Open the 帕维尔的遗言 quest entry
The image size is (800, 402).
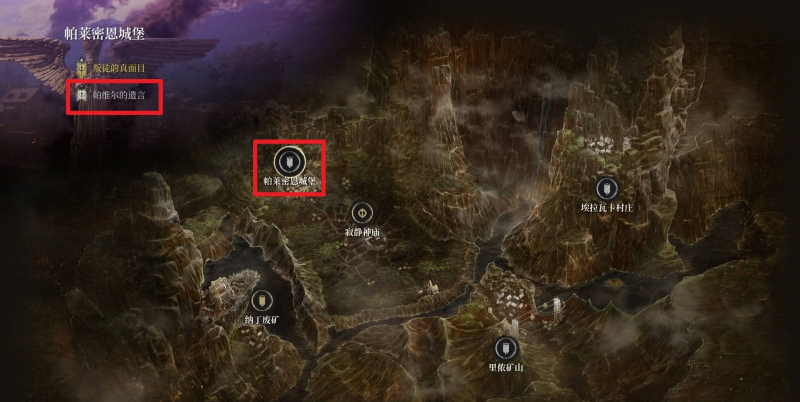(112, 96)
